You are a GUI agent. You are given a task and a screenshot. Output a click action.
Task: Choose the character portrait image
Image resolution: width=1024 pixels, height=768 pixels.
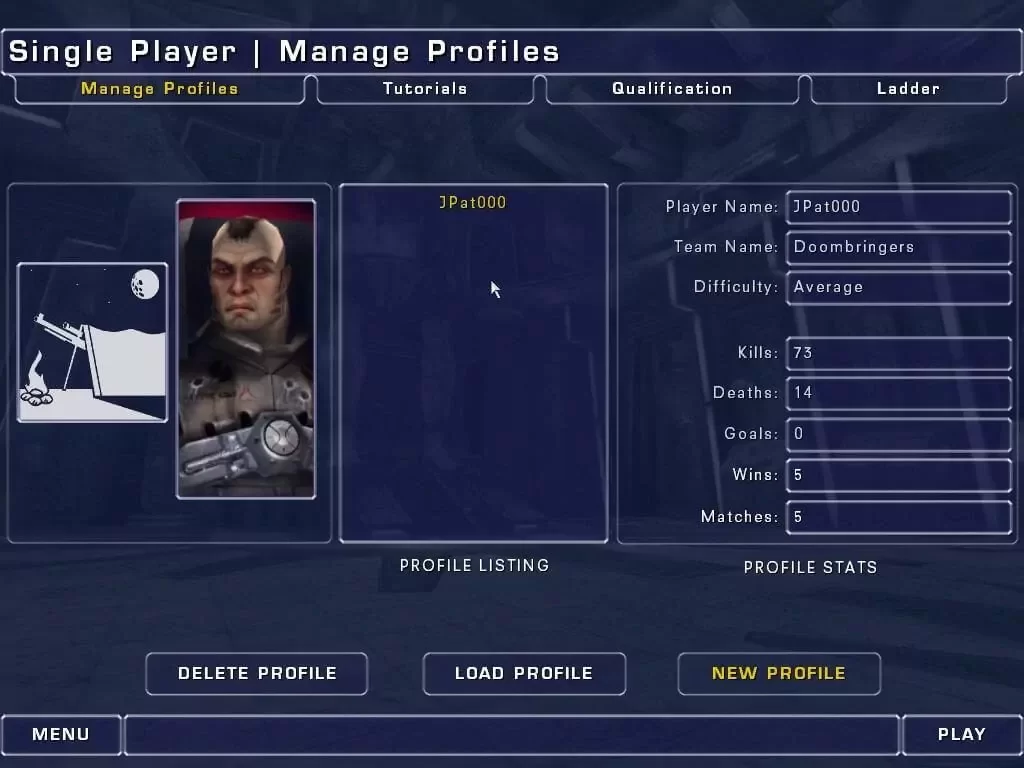[x=246, y=349]
